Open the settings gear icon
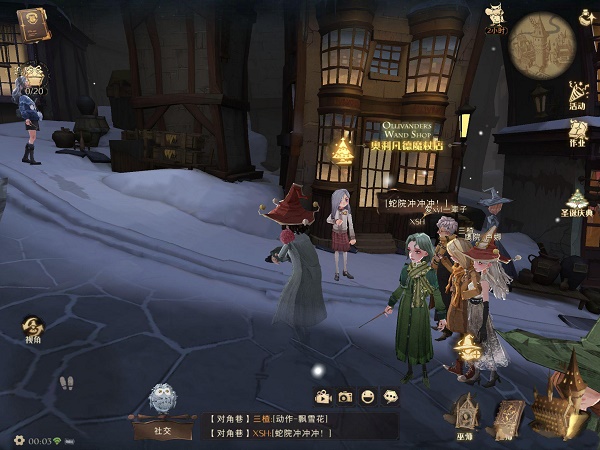Viewport: 600px width, 450px height. pos(18,440)
